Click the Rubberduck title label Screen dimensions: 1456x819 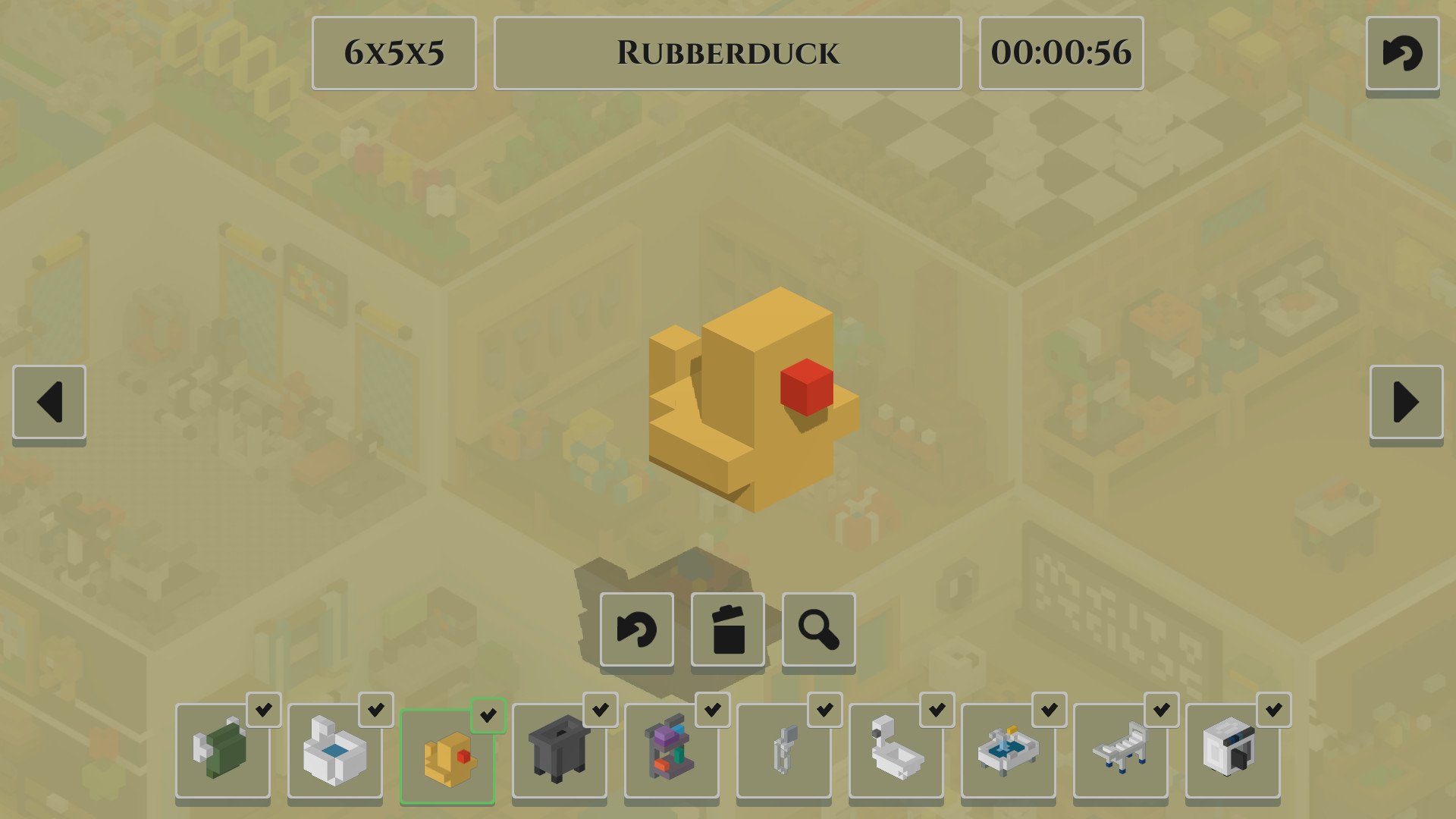click(x=727, y=52)
